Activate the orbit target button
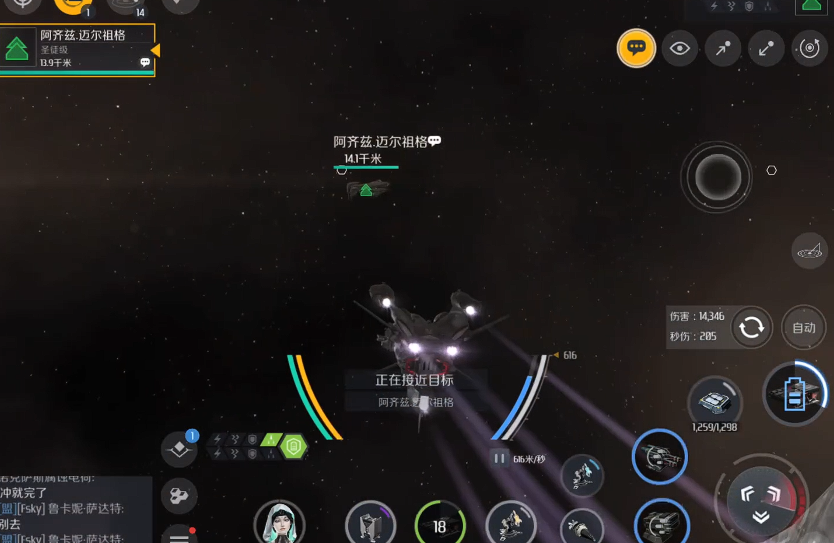 coord(809,47)
